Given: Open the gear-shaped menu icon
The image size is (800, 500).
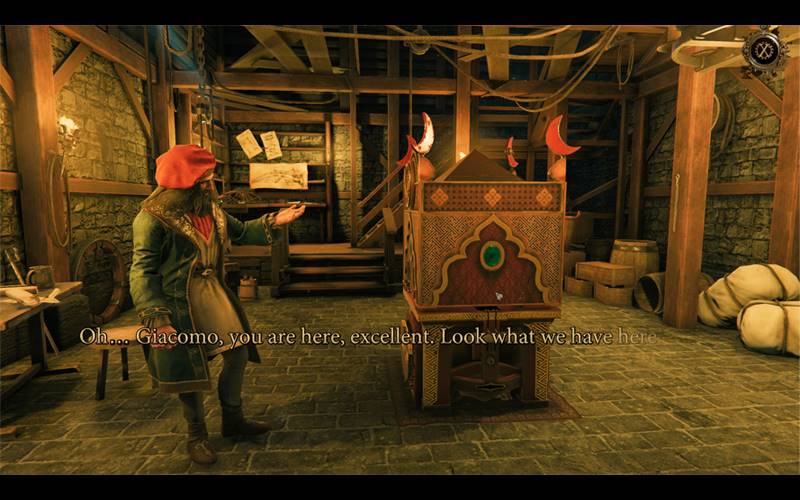Looking at the screenshot, I should point(764,51).
